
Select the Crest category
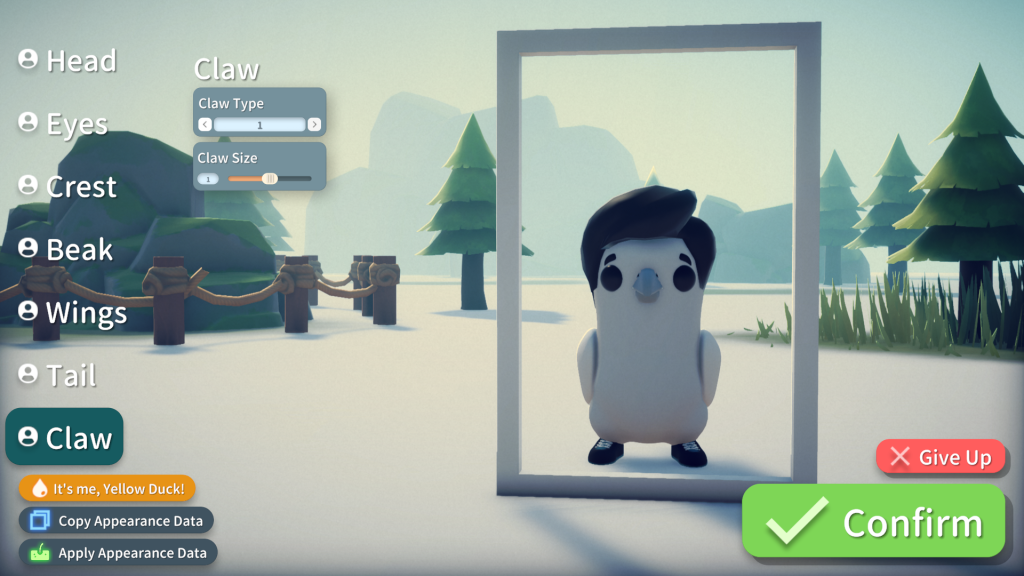tap(68, 187)
